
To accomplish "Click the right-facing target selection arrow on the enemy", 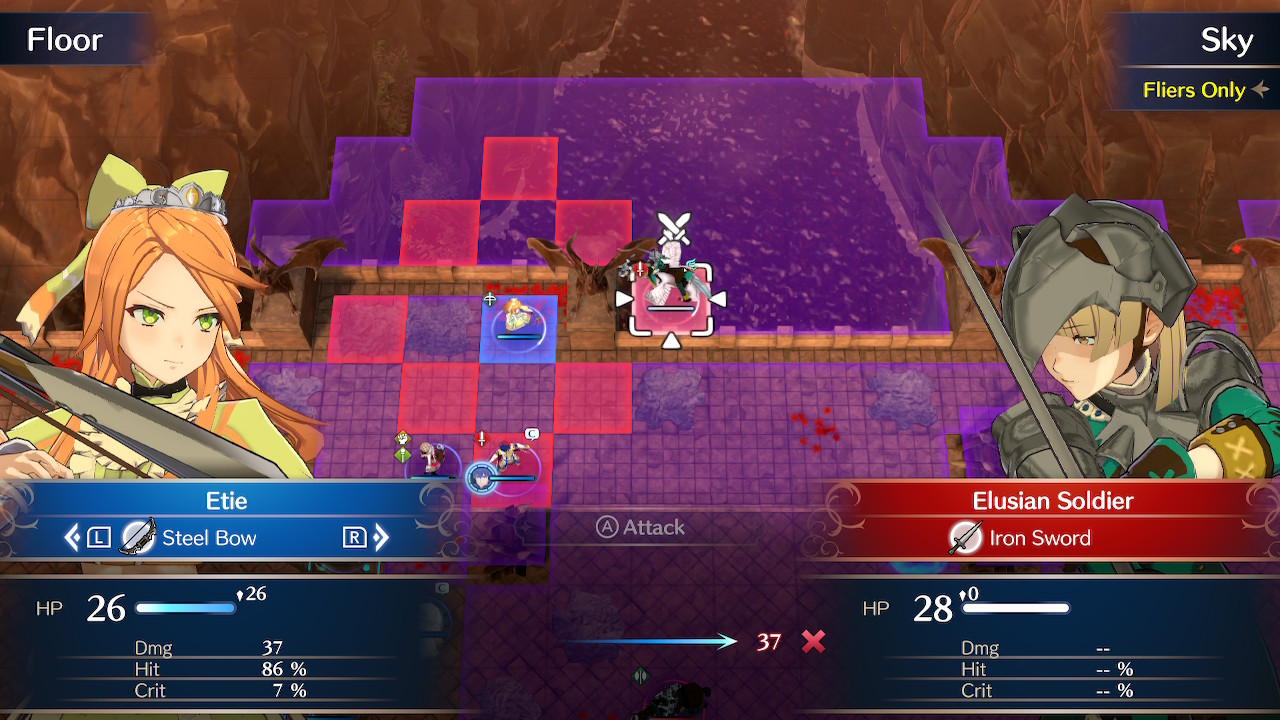I will coord(717,297).
